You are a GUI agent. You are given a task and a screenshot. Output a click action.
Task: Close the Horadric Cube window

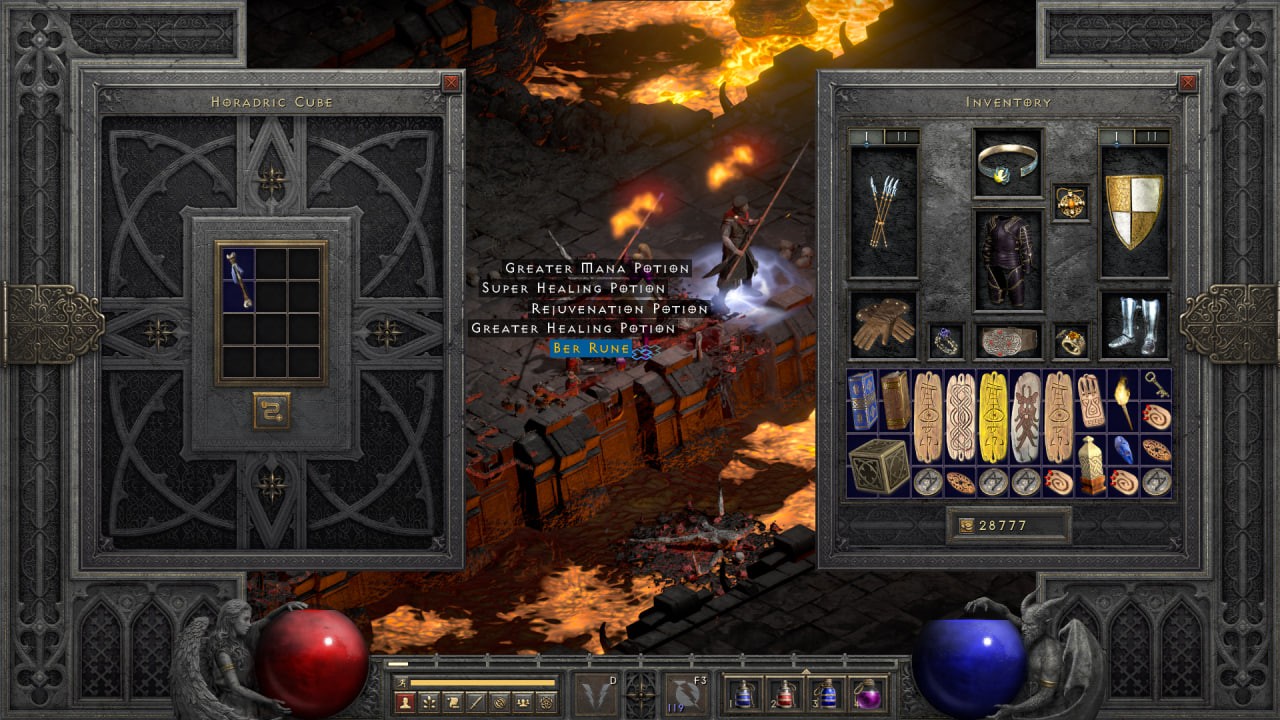[x=451, y=83]
